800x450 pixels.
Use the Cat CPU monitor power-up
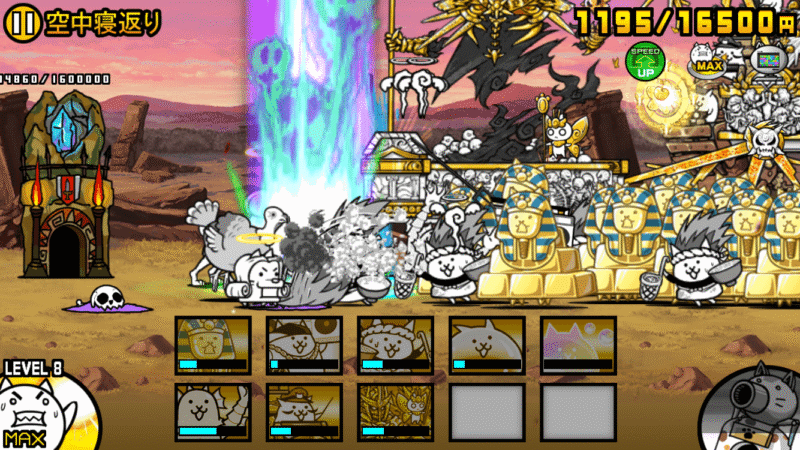point(768,62)
